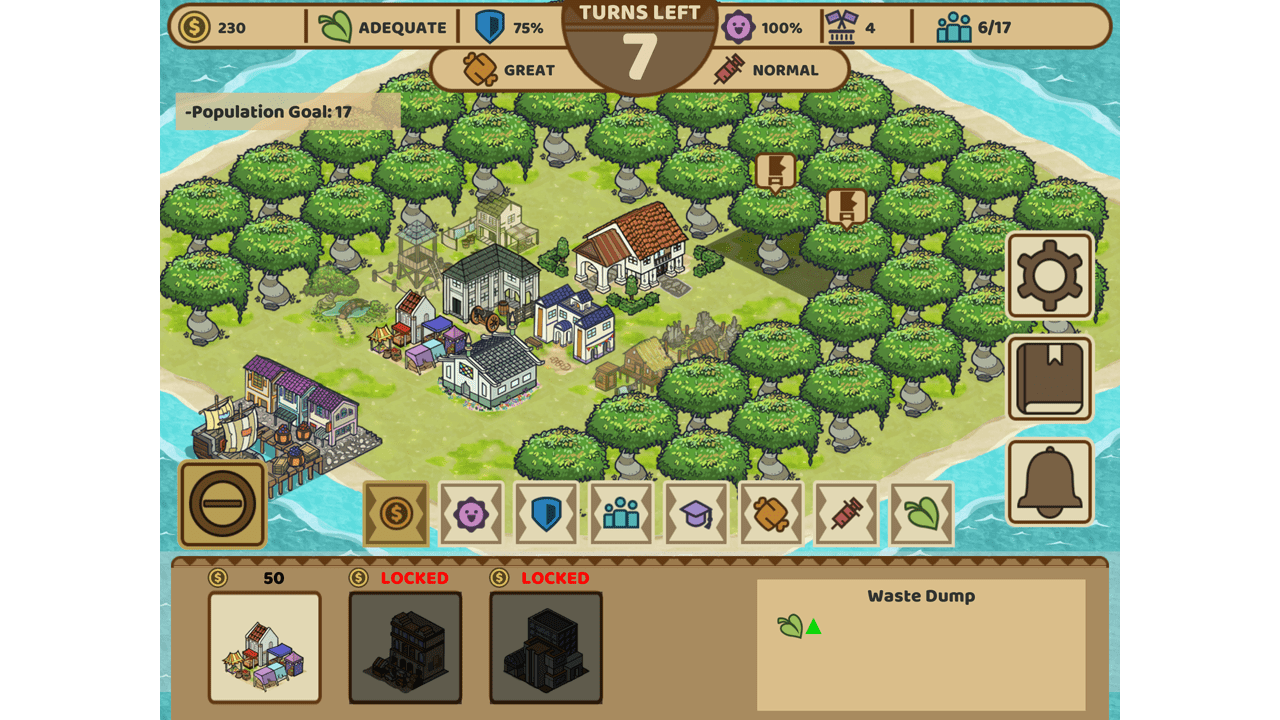The height and width of the screenshot is (720, 1280).
Task: Open the green leaf environment category
Action: click(x=921, y=514)
